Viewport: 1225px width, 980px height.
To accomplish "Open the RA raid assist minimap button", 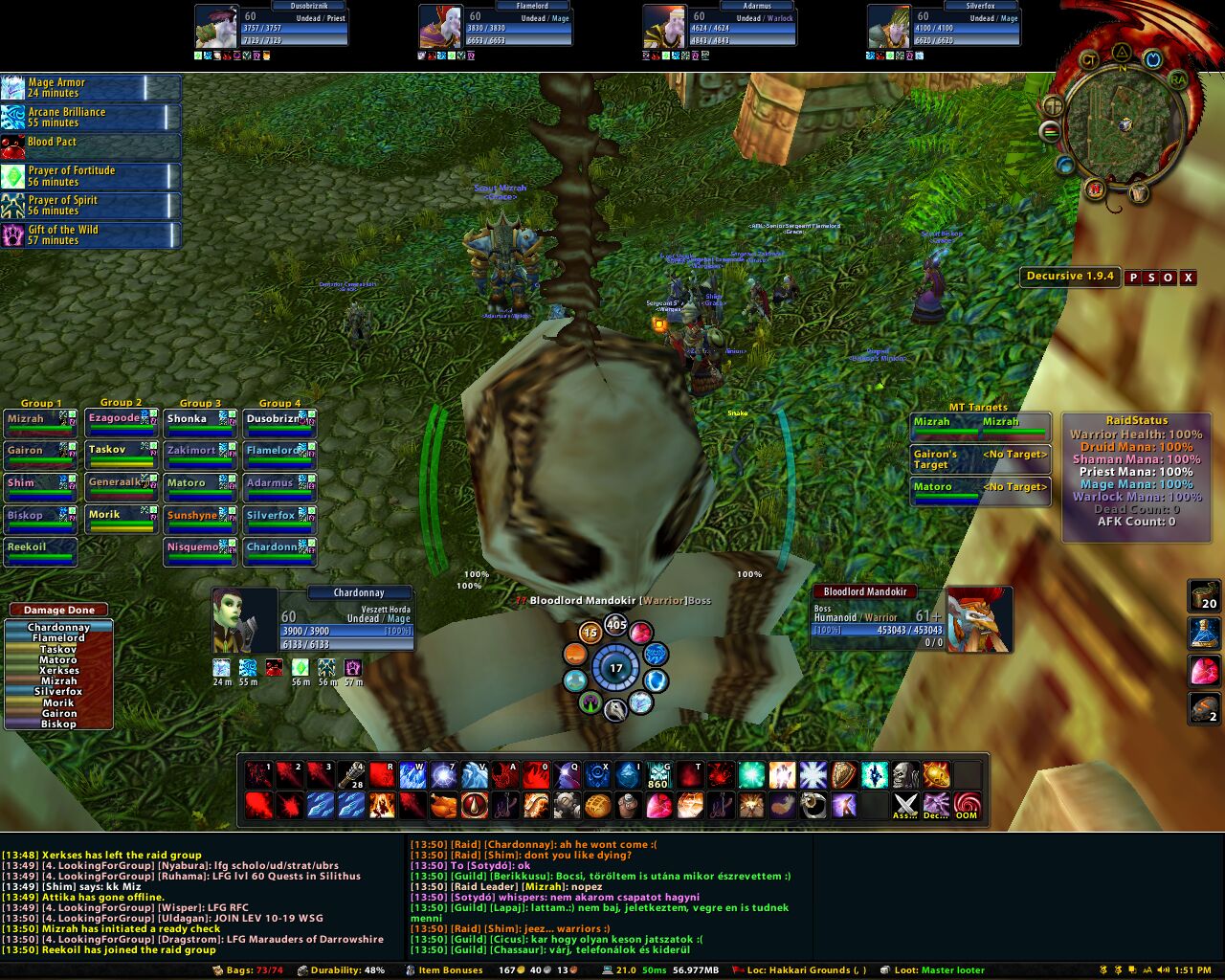I will point(1178,78).
